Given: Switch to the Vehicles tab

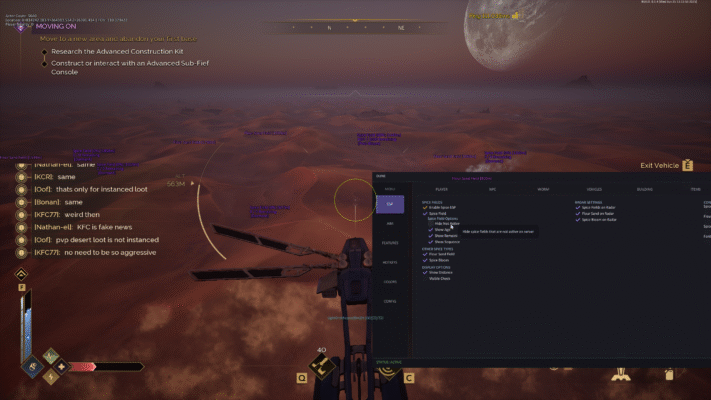Looking at the screenshot, I should pos(594,189).
